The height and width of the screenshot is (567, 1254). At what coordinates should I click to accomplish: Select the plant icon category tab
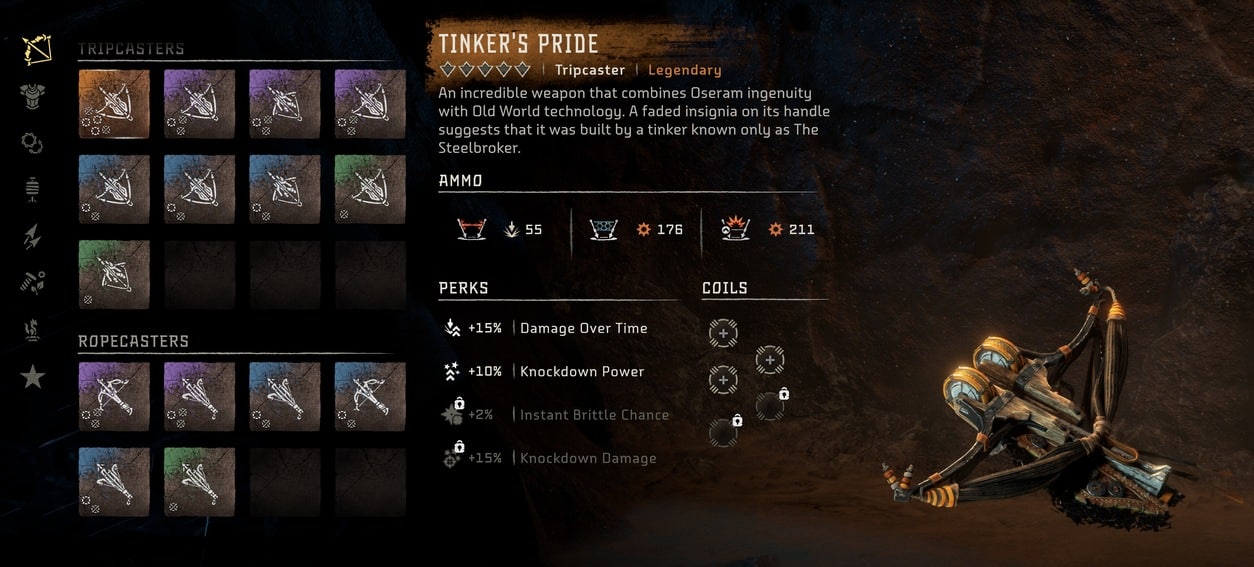pyautogui.click(x=33, y=330)
